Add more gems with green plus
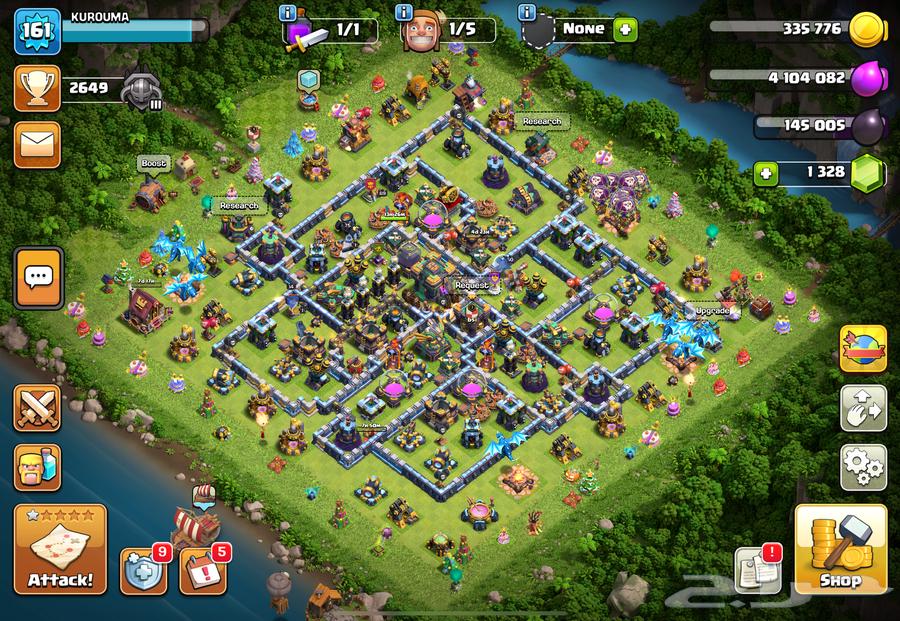The height and width of the screenshot is (621, 900). 767,172
